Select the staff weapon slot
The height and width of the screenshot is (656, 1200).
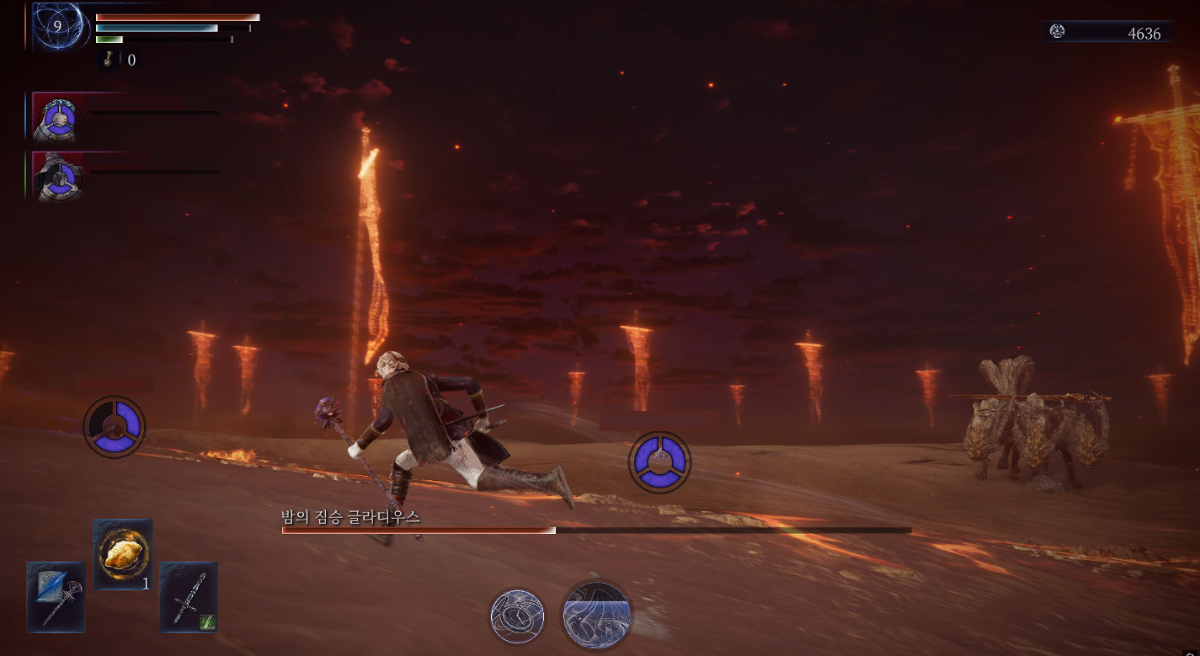(56, 596)
